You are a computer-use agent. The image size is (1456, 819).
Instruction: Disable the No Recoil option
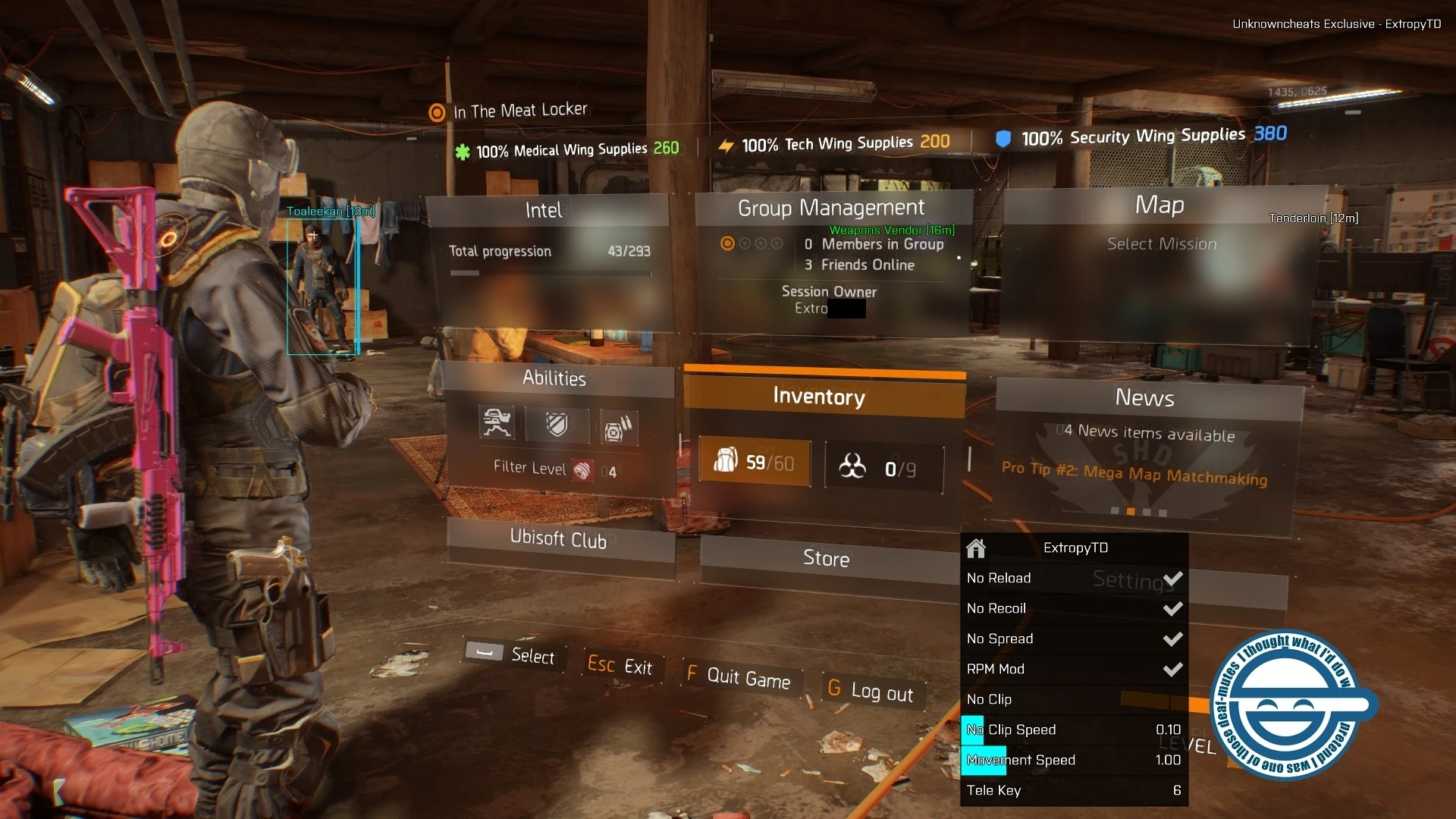click(x=1172, y=608)
